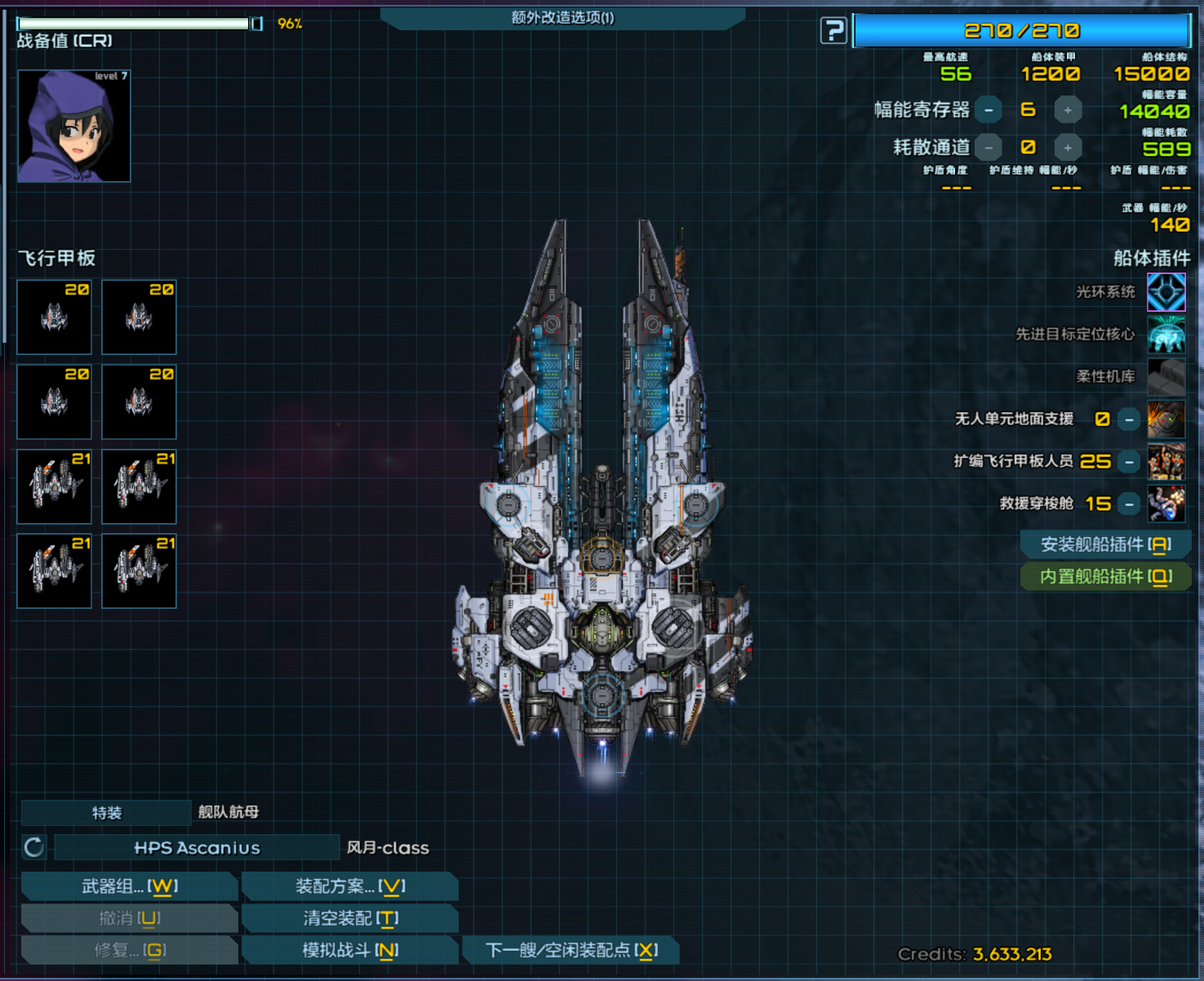Click the 无人单元地面支援 hullmod icon
This screenshot has height=981, width=1204.
click(1166, 419)
